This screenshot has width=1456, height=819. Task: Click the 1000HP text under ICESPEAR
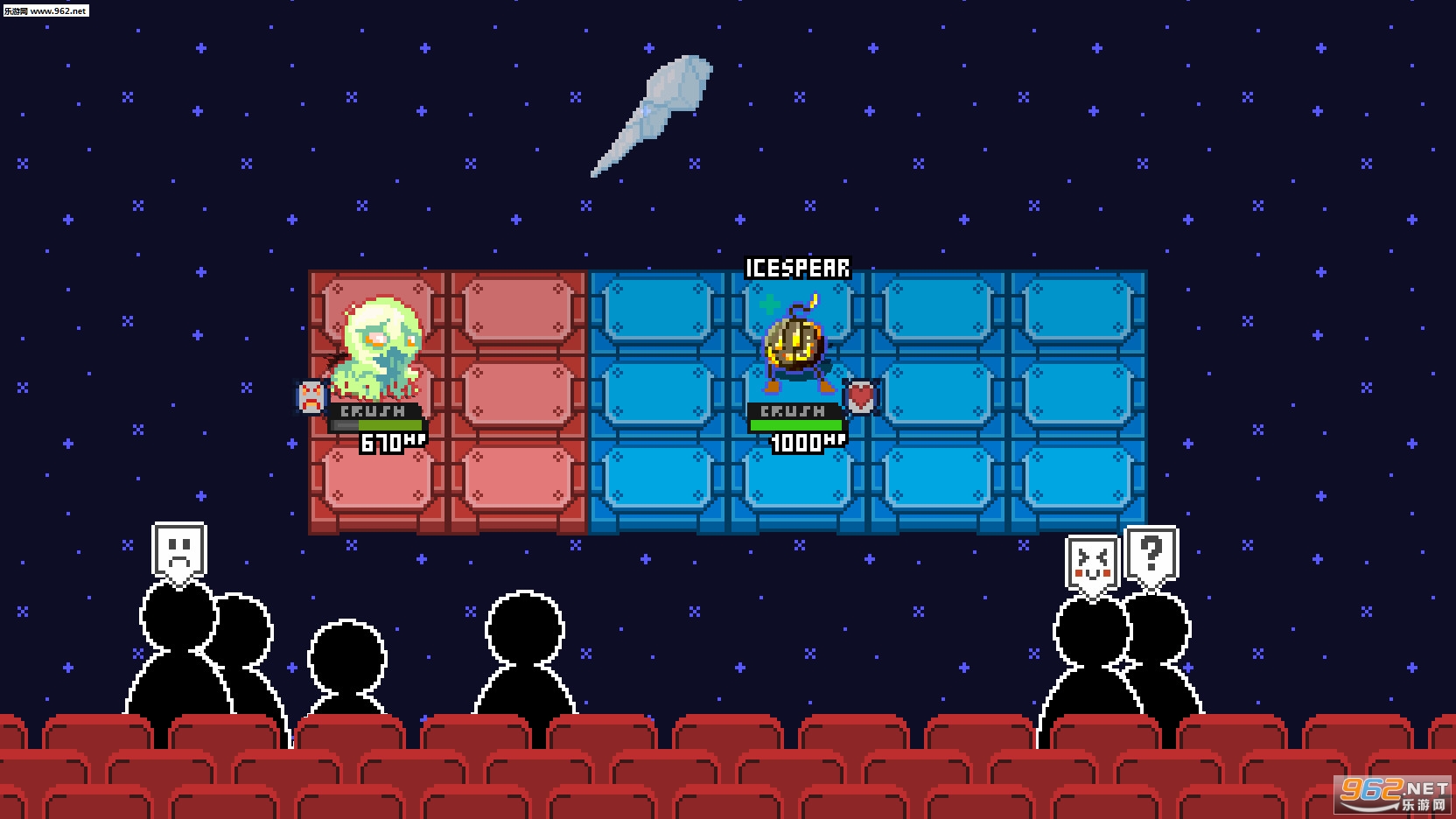(x=804, y=443)
